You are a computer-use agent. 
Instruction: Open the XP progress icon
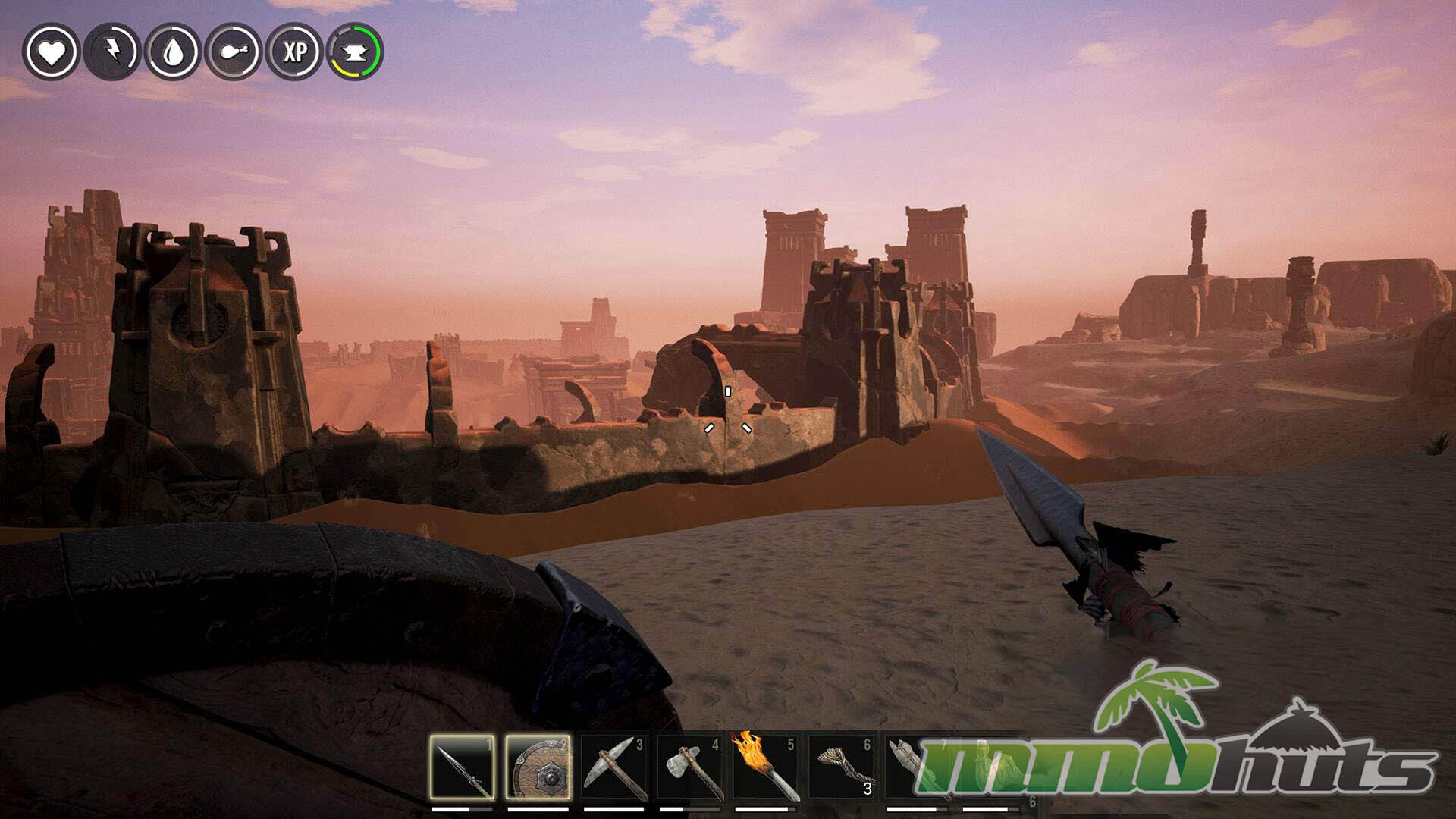pyautogui.click(x=294, y=52)
